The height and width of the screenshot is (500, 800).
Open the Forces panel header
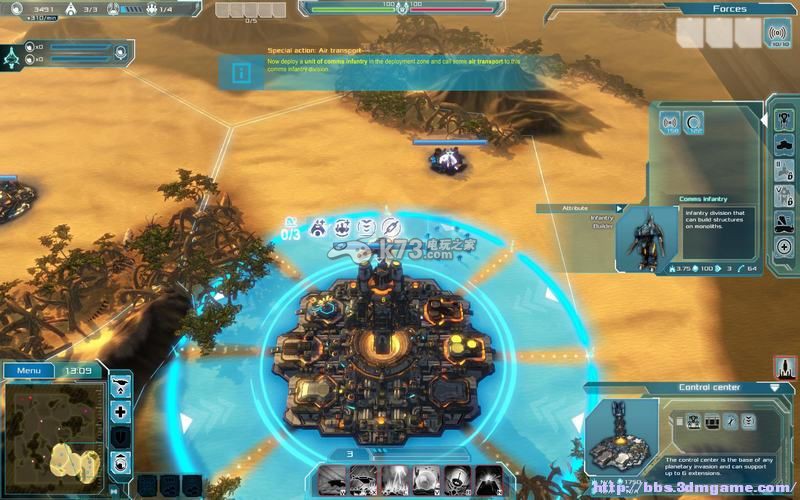(729, 9)
